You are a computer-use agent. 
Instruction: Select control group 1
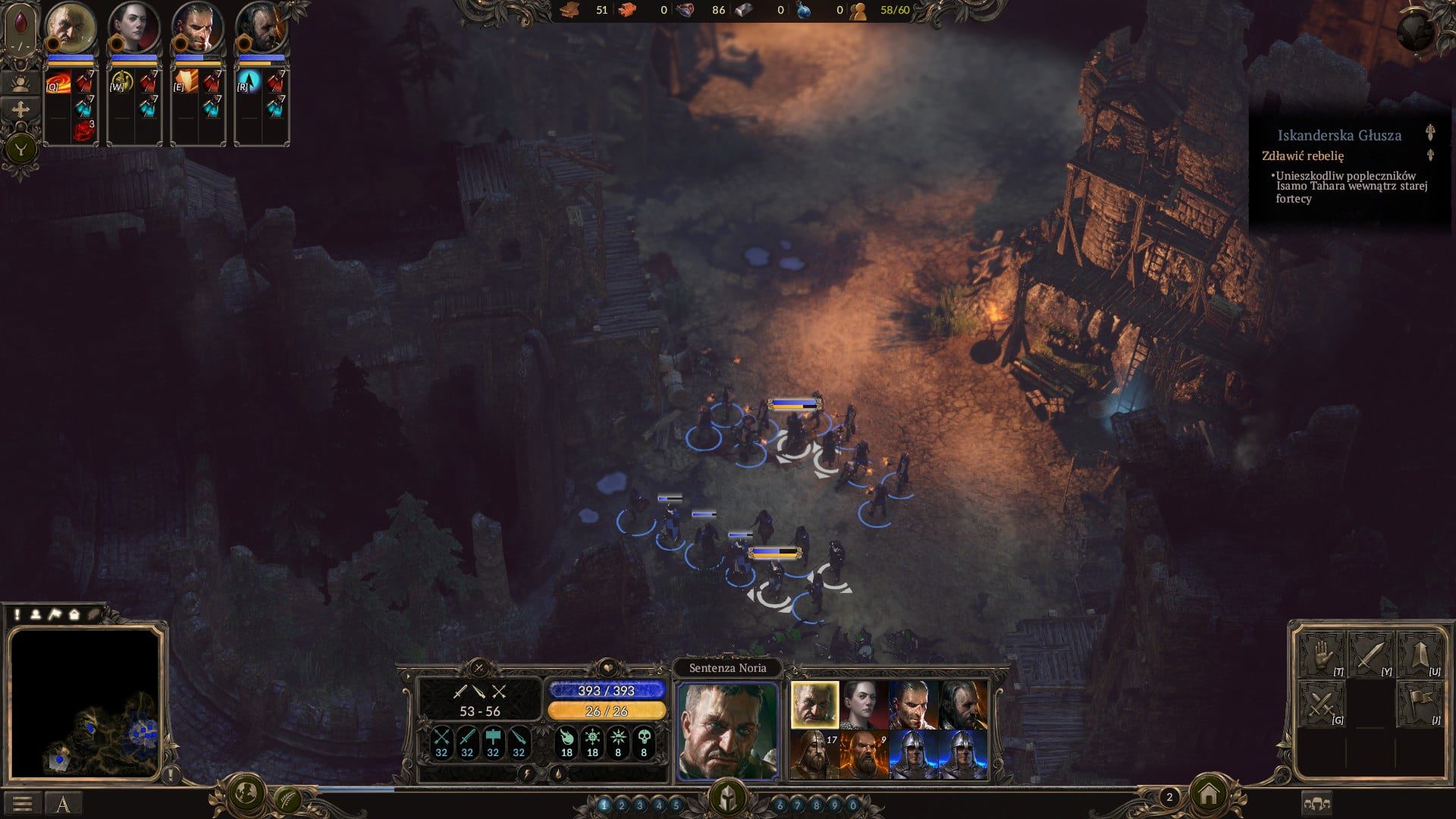pyautogui.click(x=604, y=805)
